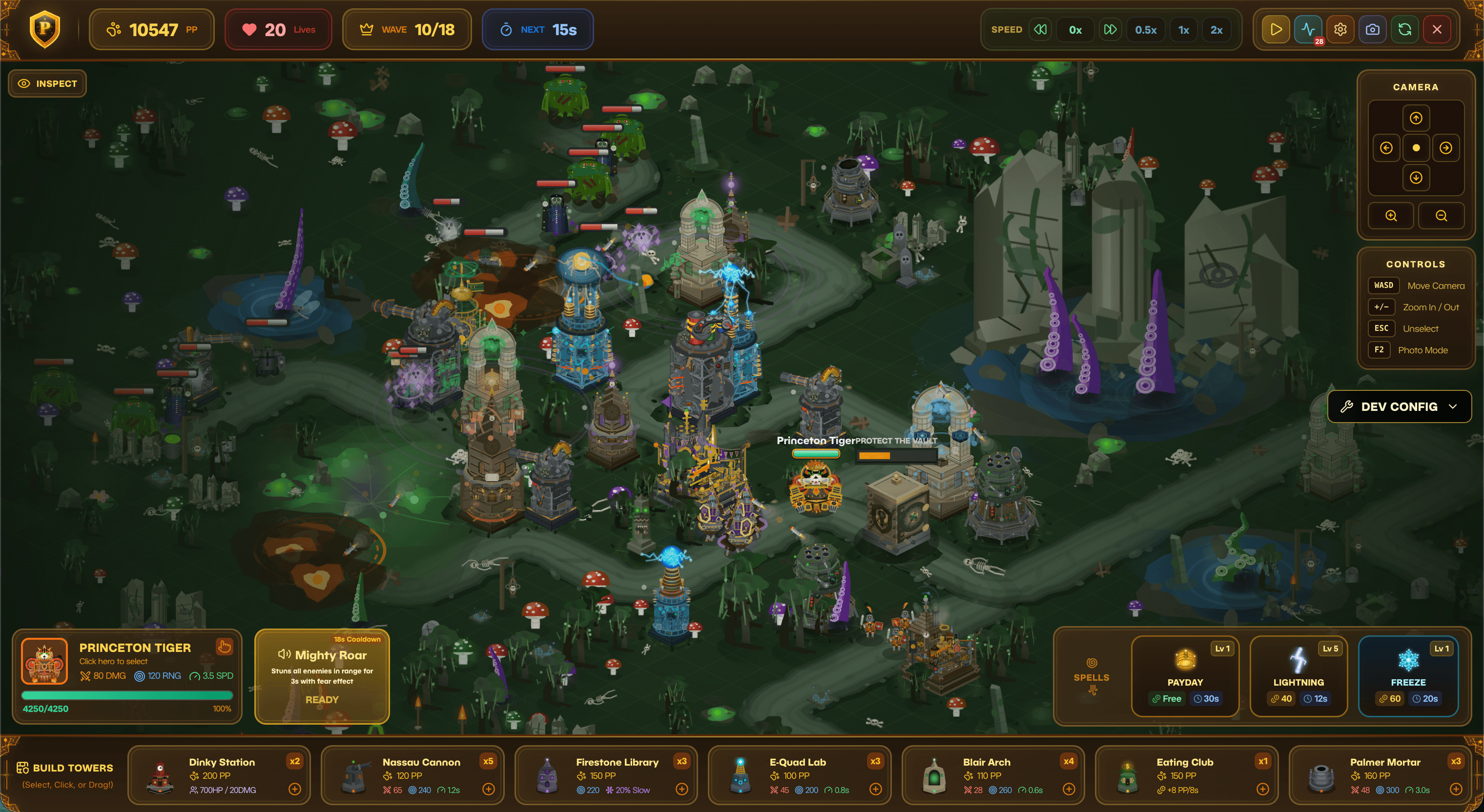Choose the Nassau Cannon tower card
The width and height of the screenshot is (1484, 812).
pos(412,775)
